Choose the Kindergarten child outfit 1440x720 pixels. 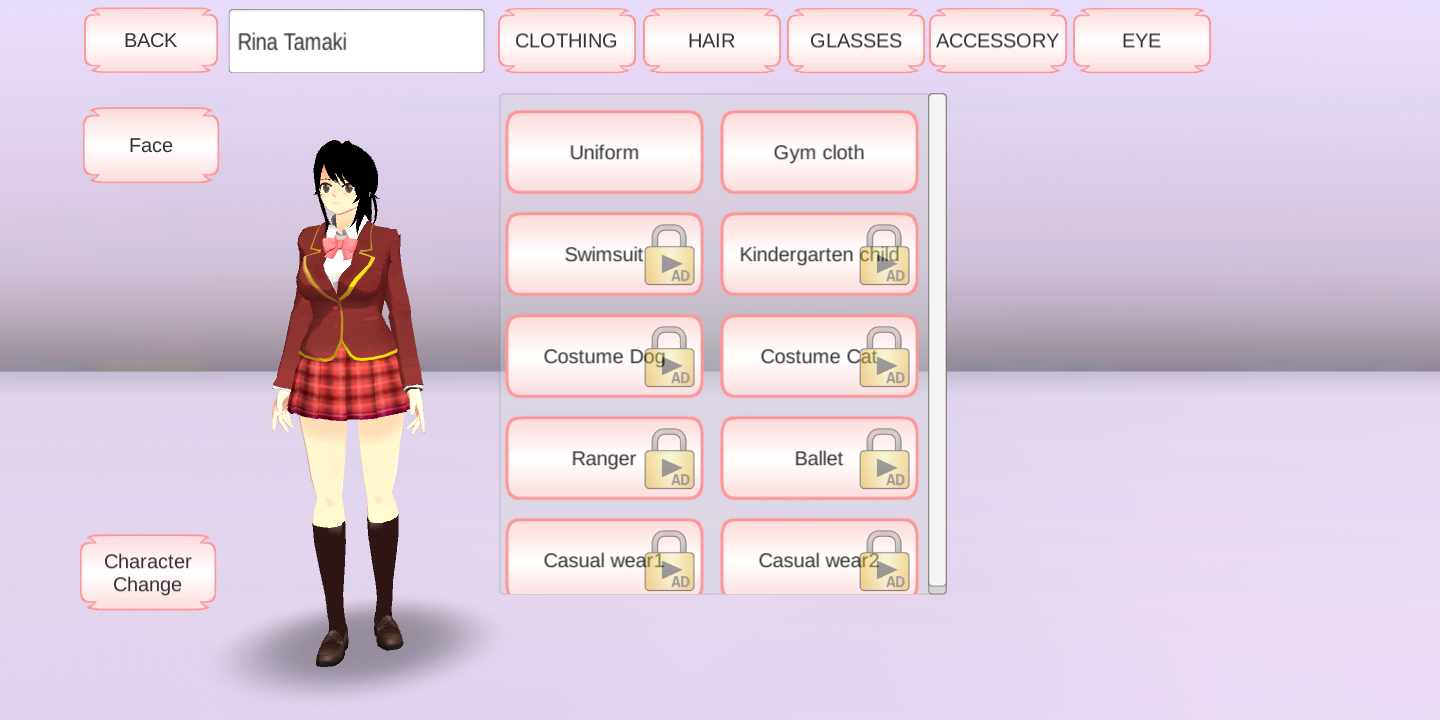tap(819, 255)
